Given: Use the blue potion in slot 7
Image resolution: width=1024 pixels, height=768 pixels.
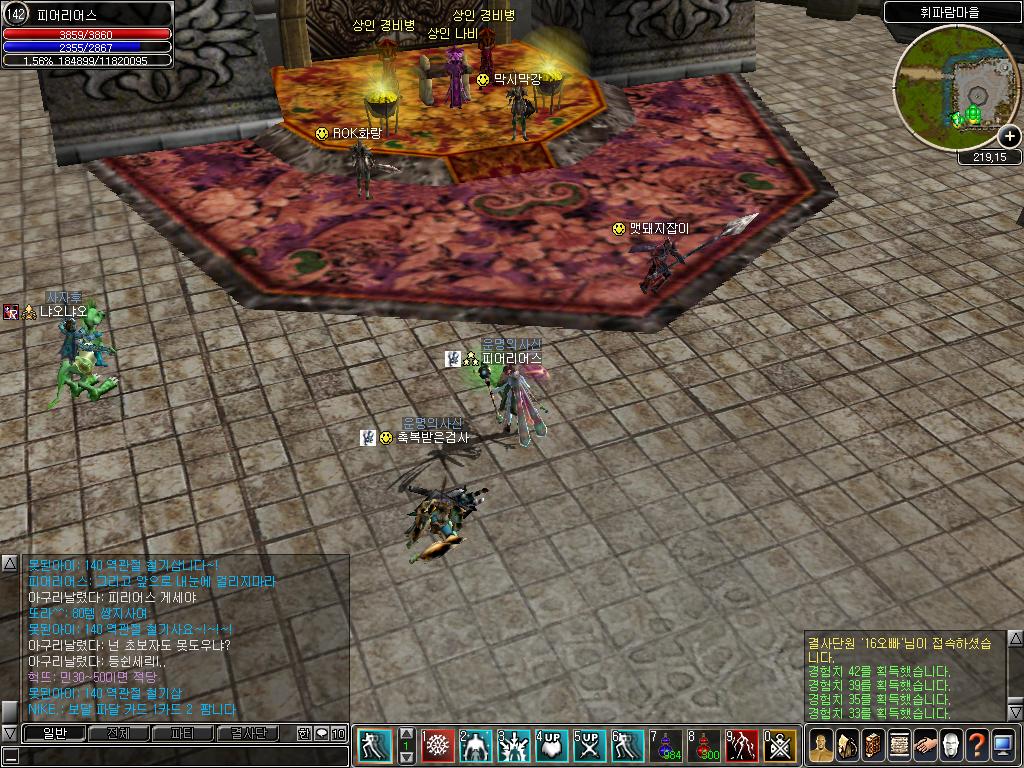Looking at the screenshot, I should (x=665, y=746).
